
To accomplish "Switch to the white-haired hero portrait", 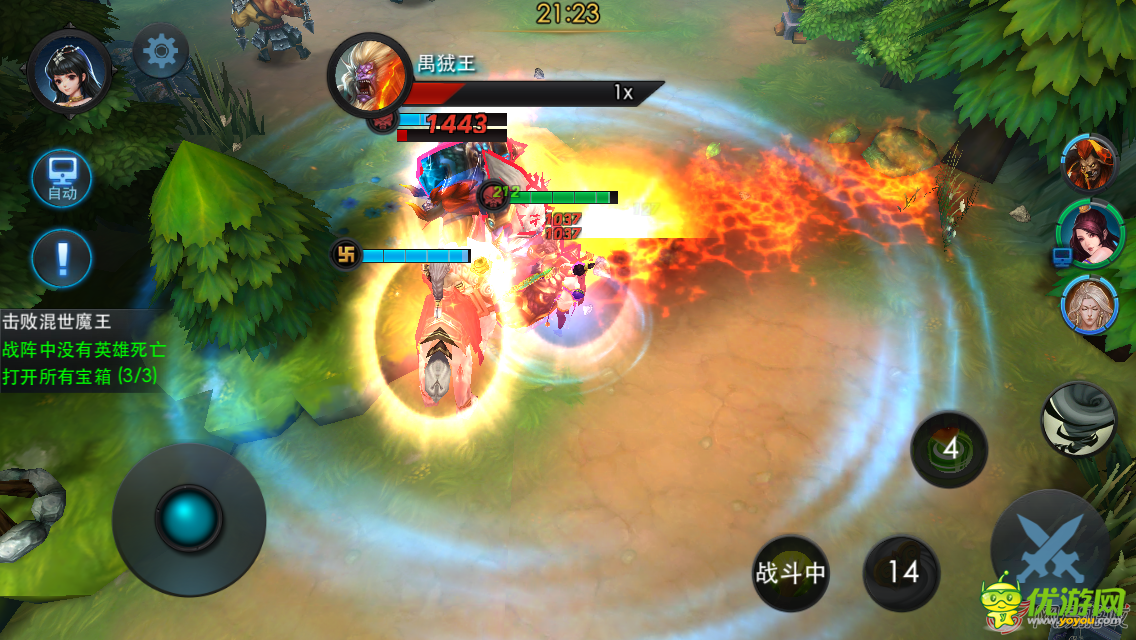I will [x=1089, y=306].
